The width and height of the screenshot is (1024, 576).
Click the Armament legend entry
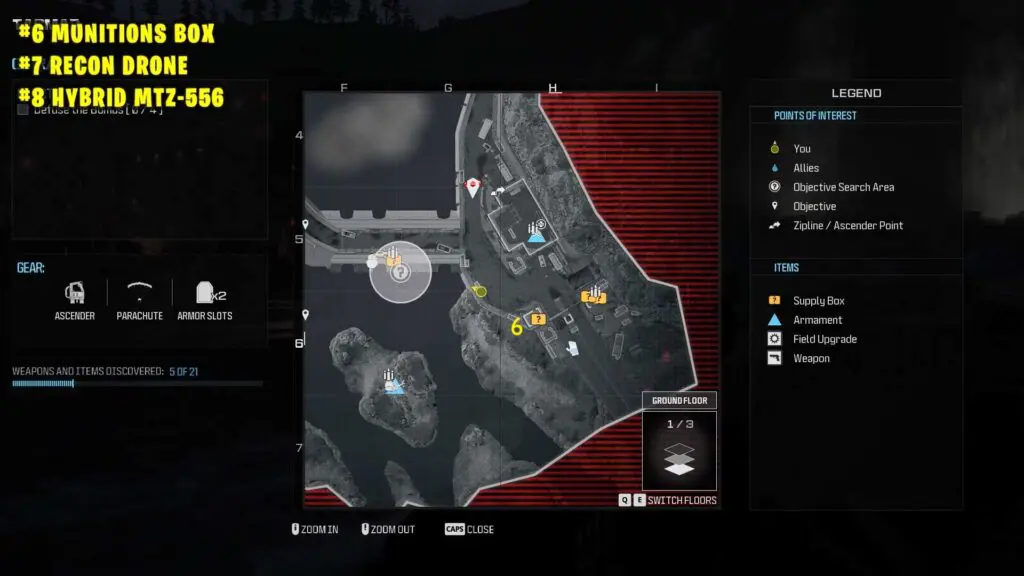817,320
